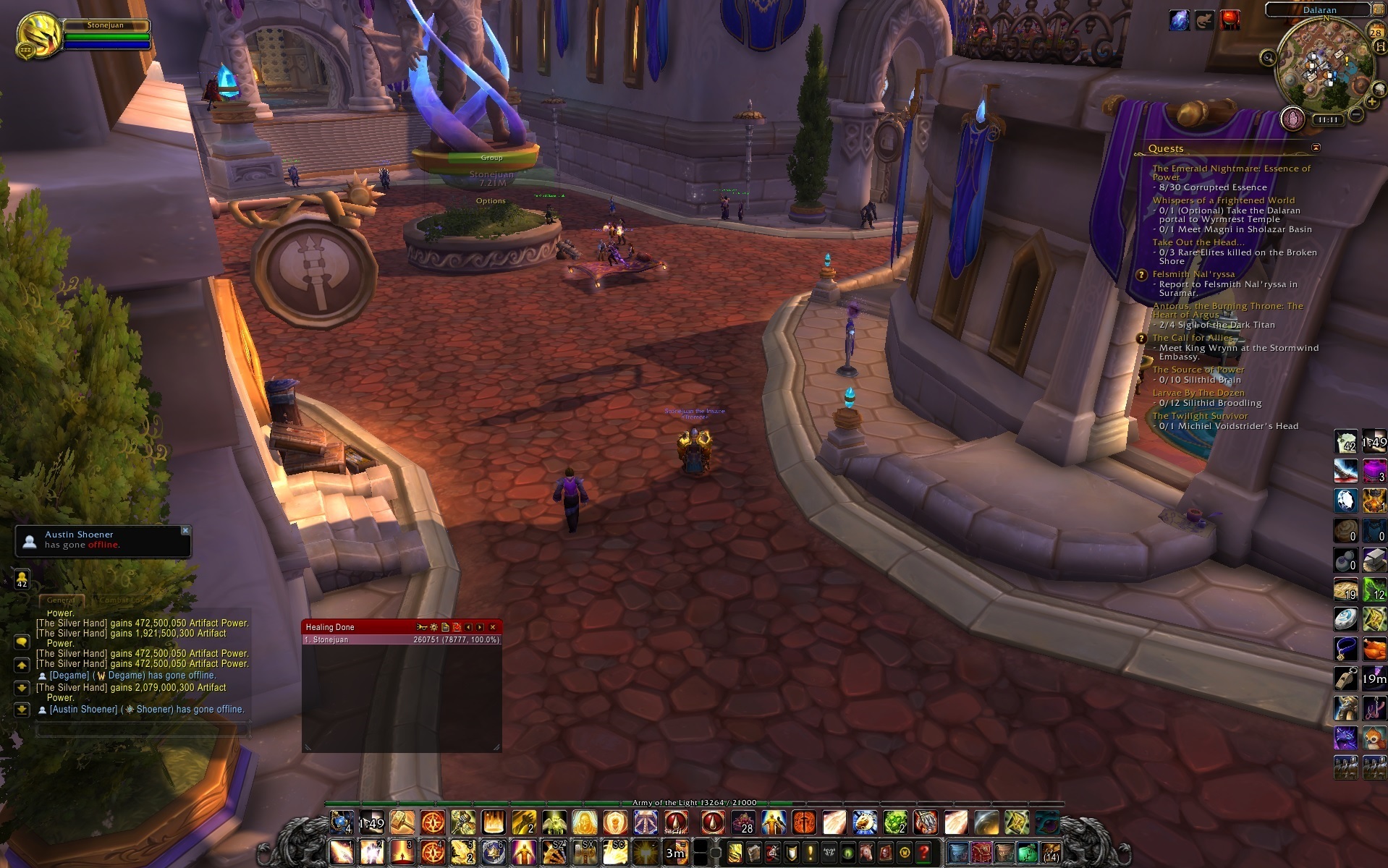This screenshot has height=868, width=1388.
Task: Select the Whispers of a Frightened World quest
Action: 1223,200
